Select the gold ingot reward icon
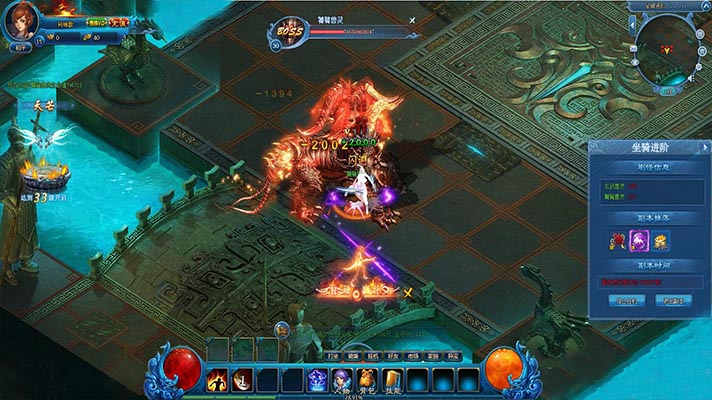This screenshot has width=712, height=400. tap(660, 241)
